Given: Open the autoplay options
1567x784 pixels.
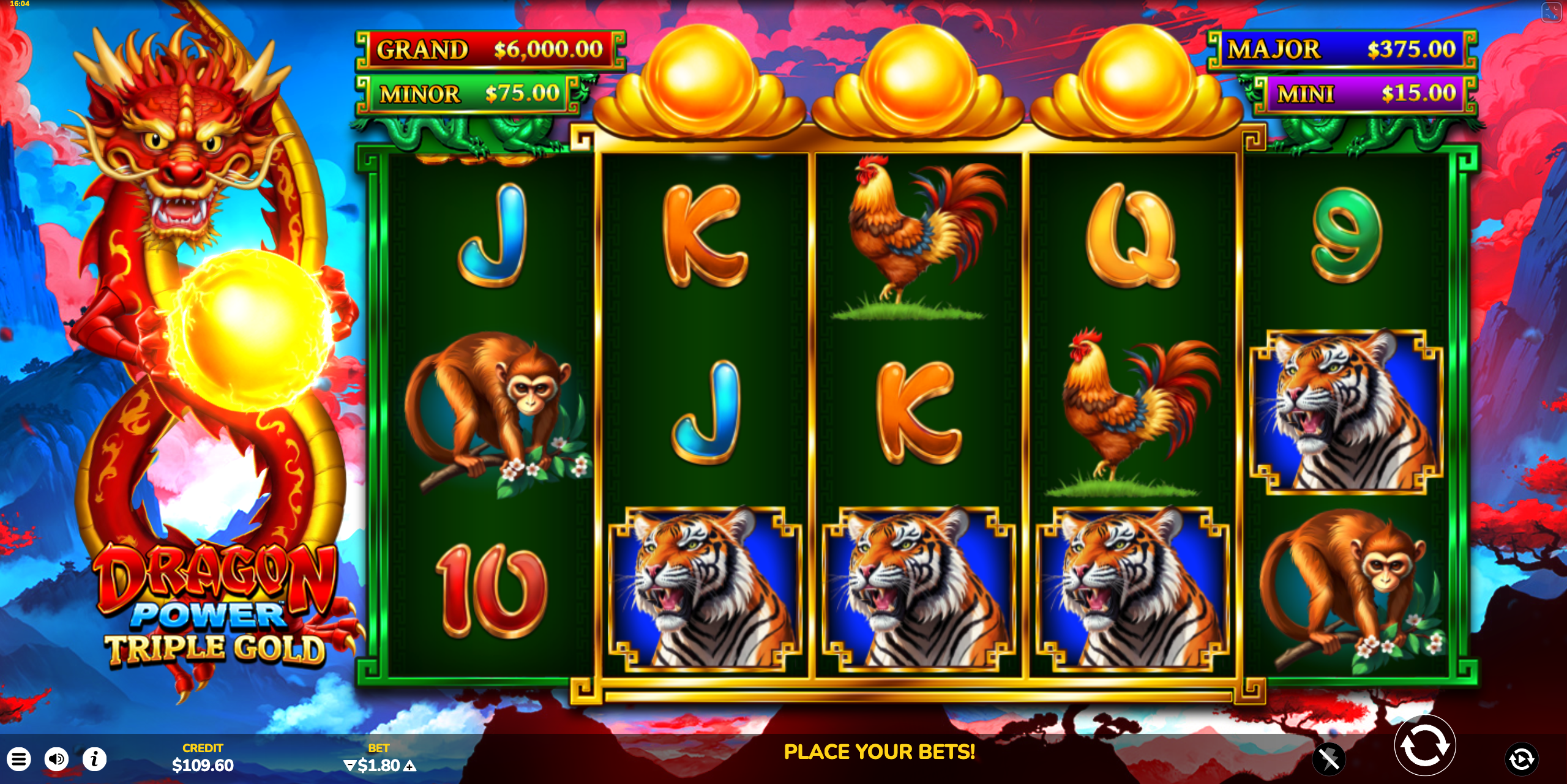Looking at the screenshot, I should [x=1521, y=760].
